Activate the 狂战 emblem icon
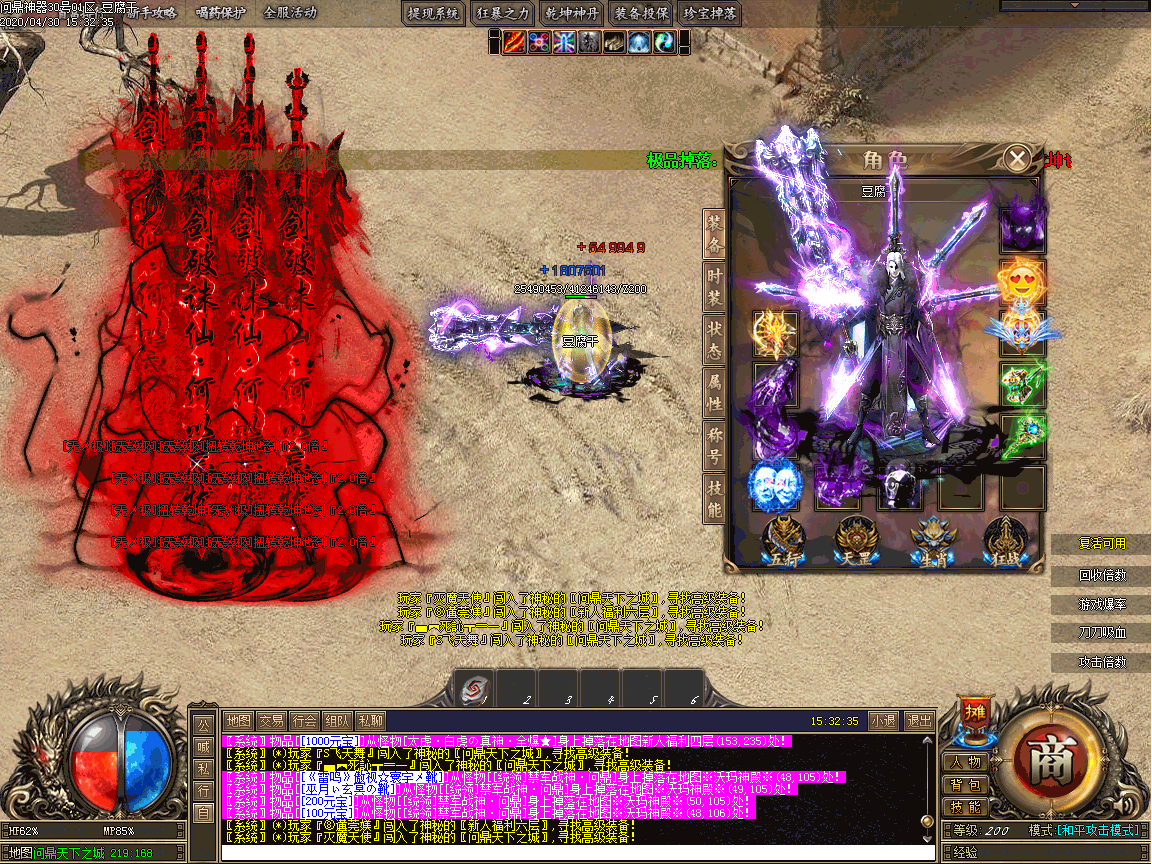The width and height of the screenshot is (1152, 864). 1005,540
